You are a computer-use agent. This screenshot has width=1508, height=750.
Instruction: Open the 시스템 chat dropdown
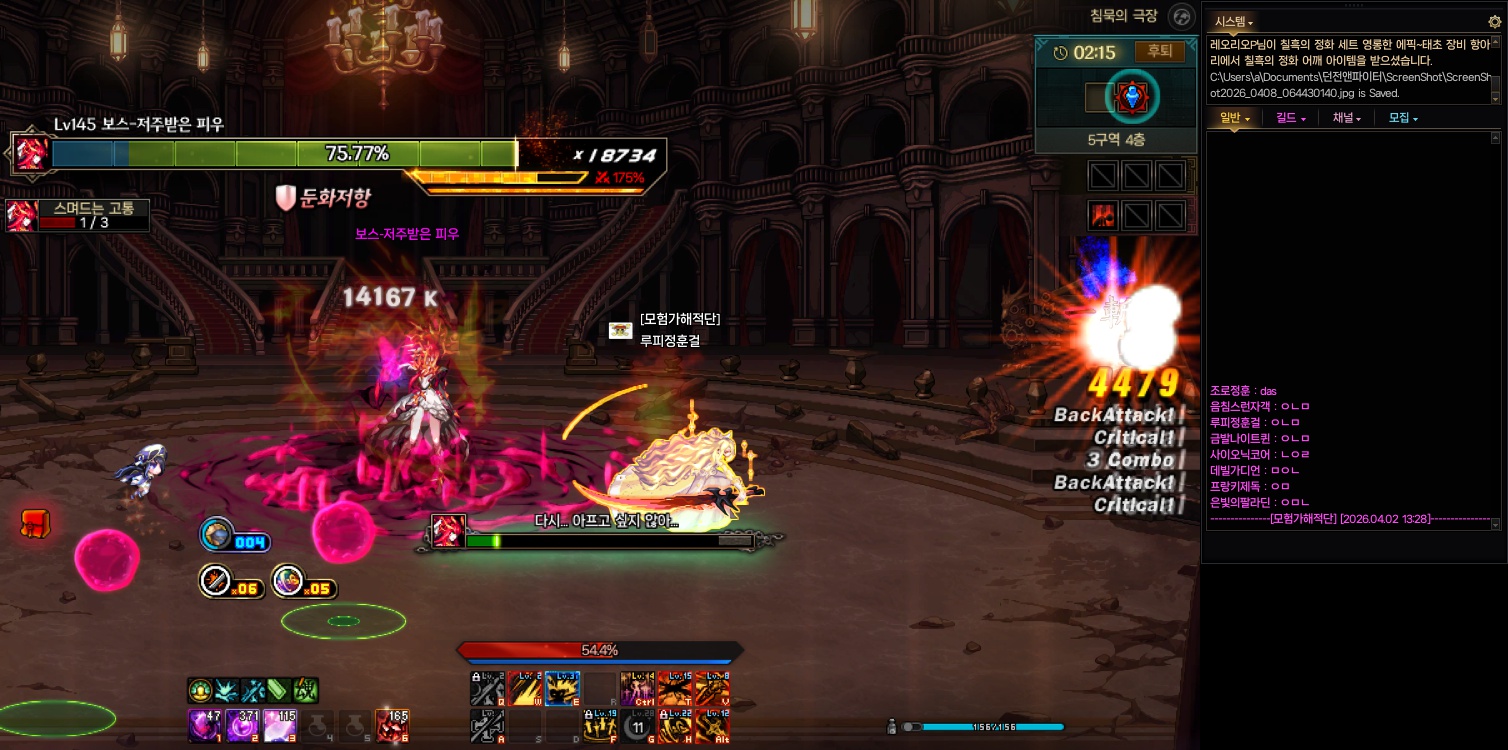click(x=1233, y=21)
